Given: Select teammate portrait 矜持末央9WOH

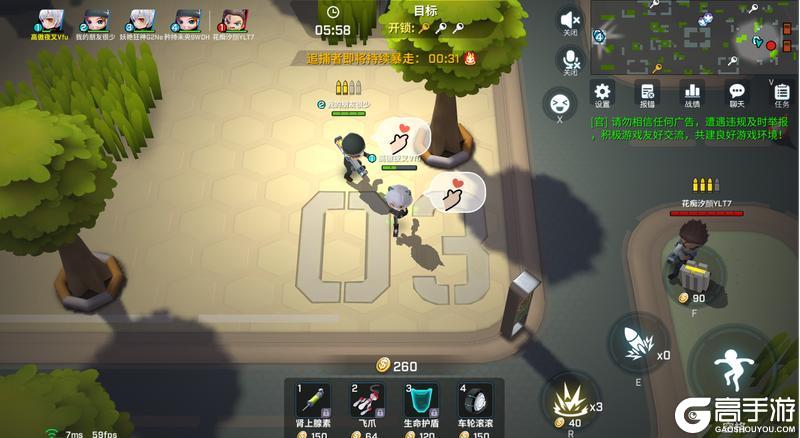Looking at the screenshot, I should (186, 20).
